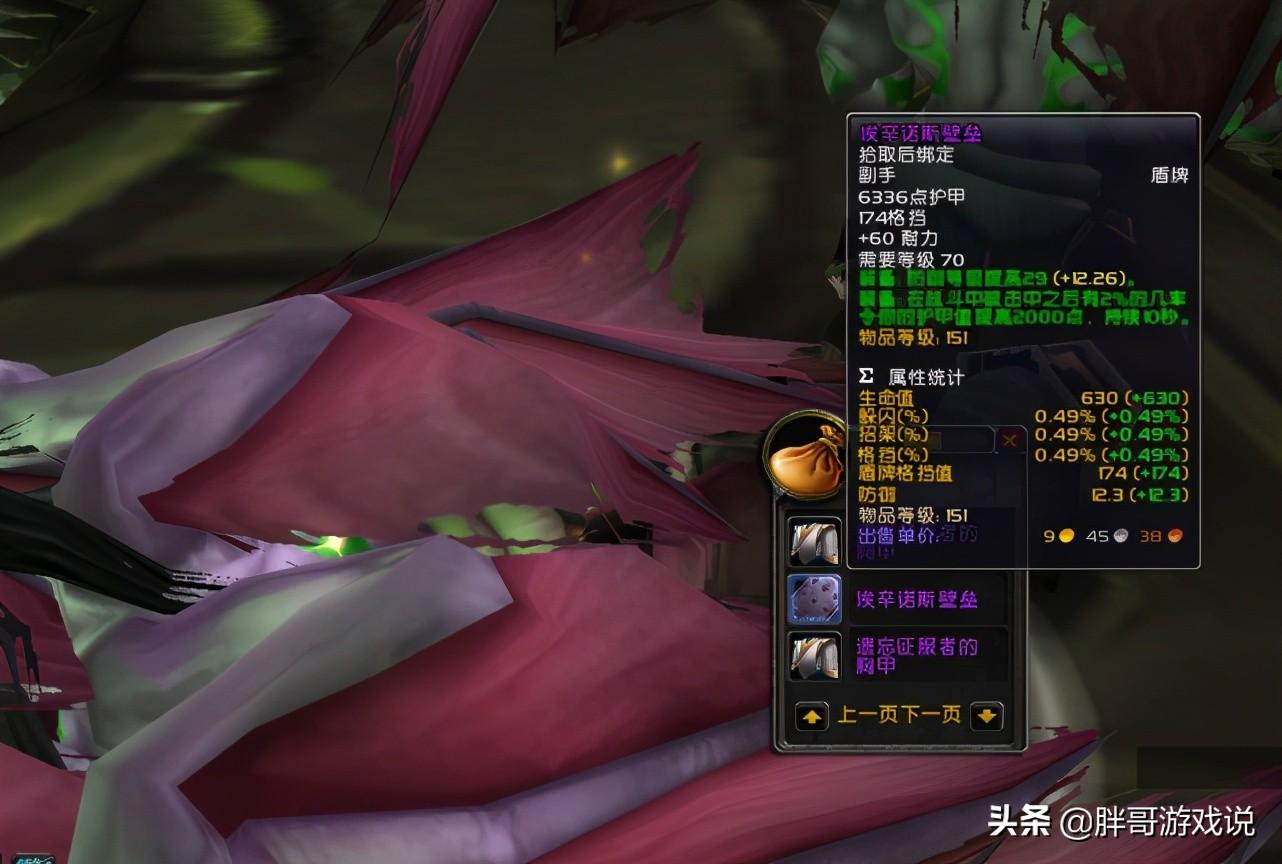Loot the 埃辛诺斯壁垒 shield

(x=815, y=600)
